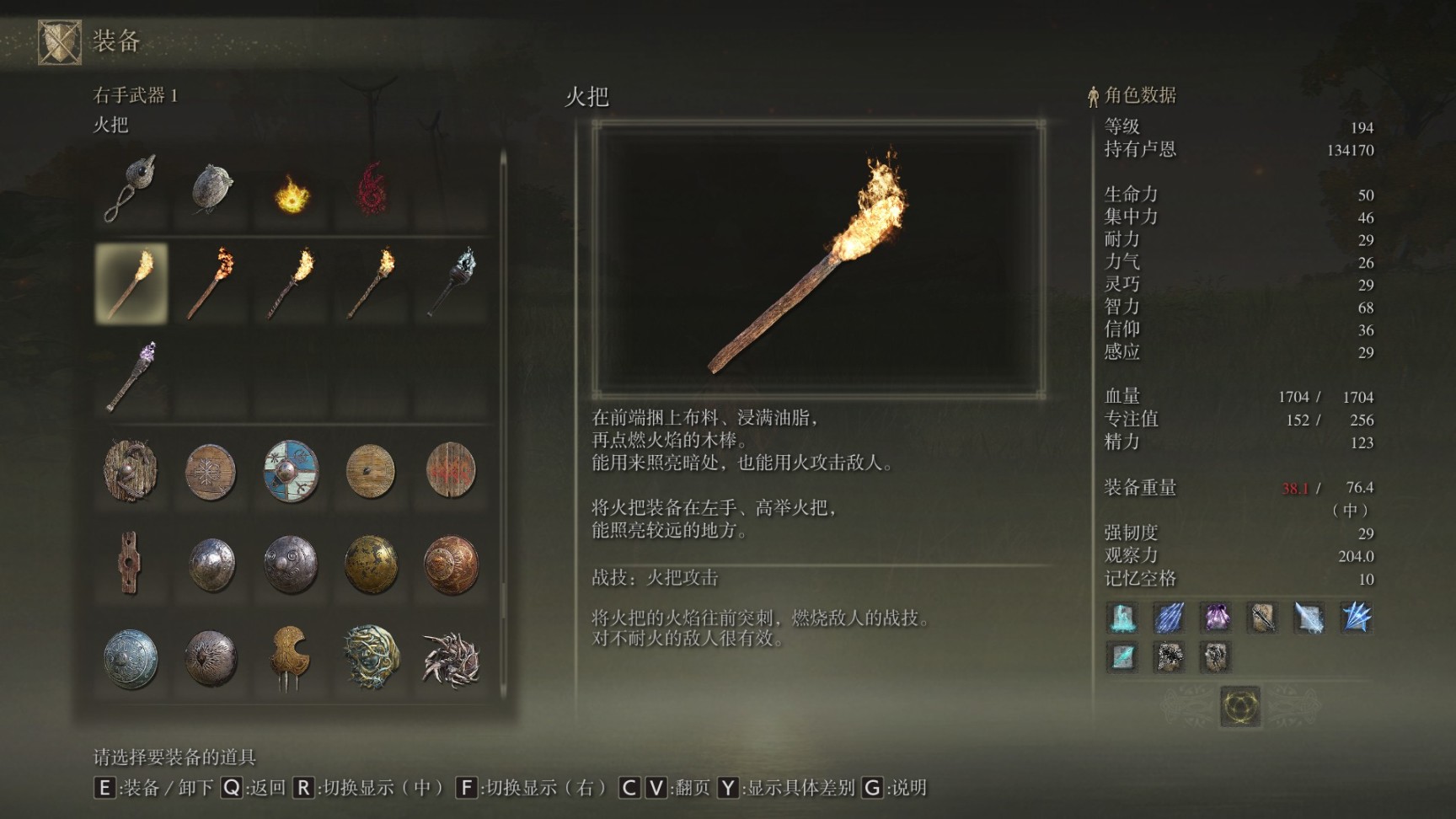Choose the face shield wrapped in vines

pos(371,656)
